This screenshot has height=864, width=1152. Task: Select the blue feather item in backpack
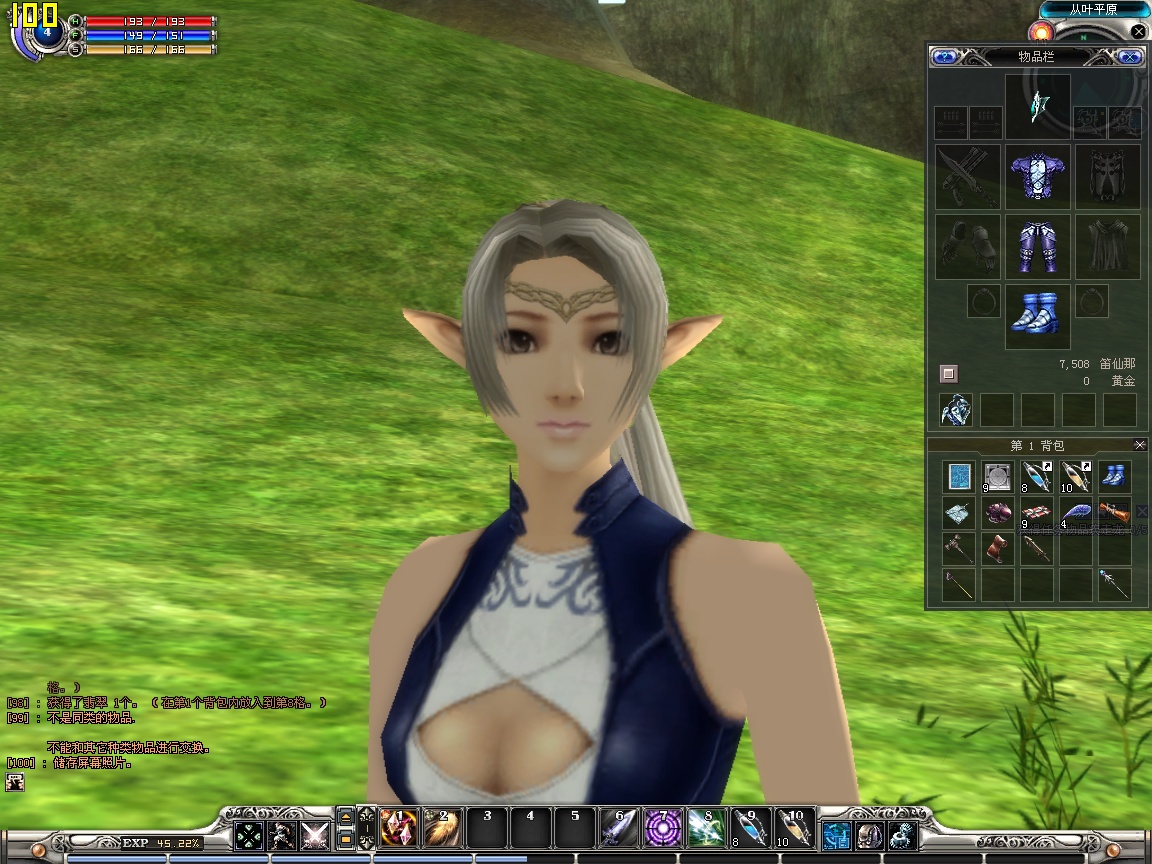pyautogui.click(x=1075, y=514)
